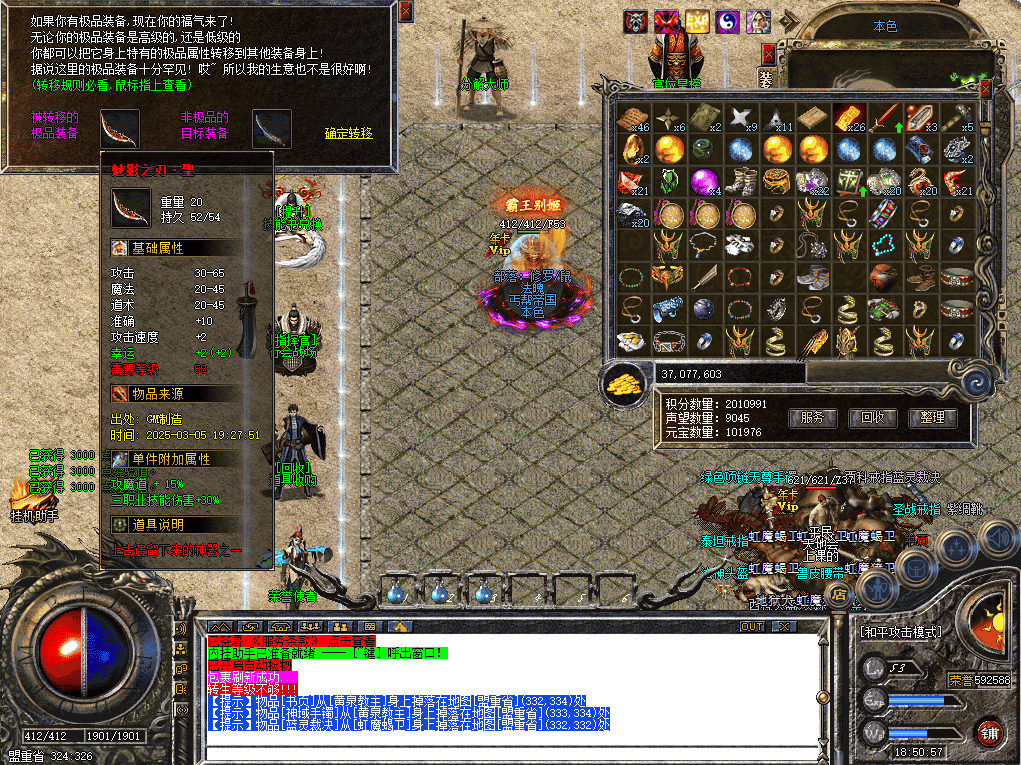Close the equipment transfer dialog
The image size is (1021, 765).
point(405,11)
